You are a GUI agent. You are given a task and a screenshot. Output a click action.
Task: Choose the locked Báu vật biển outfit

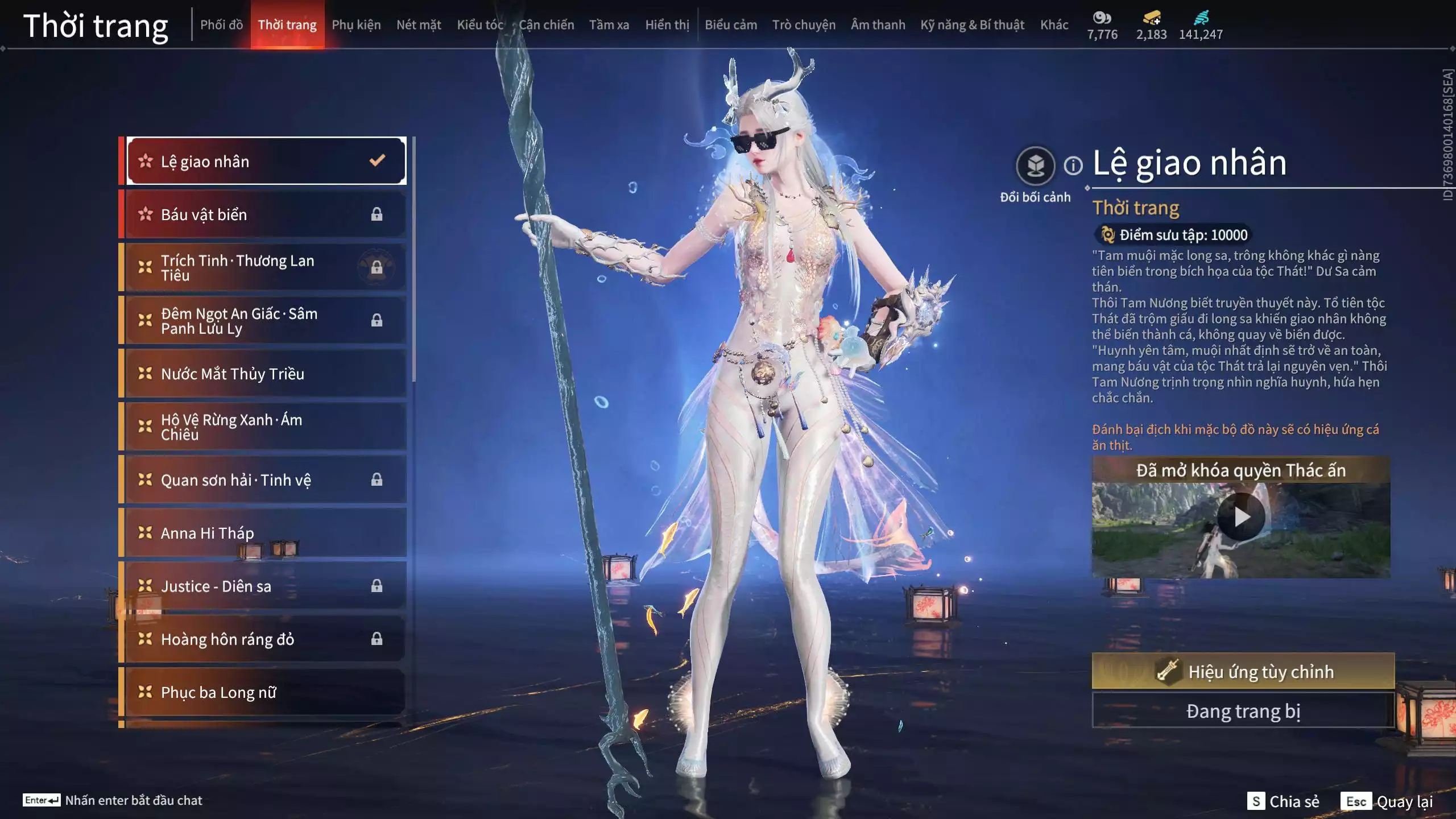click(266, 214)
